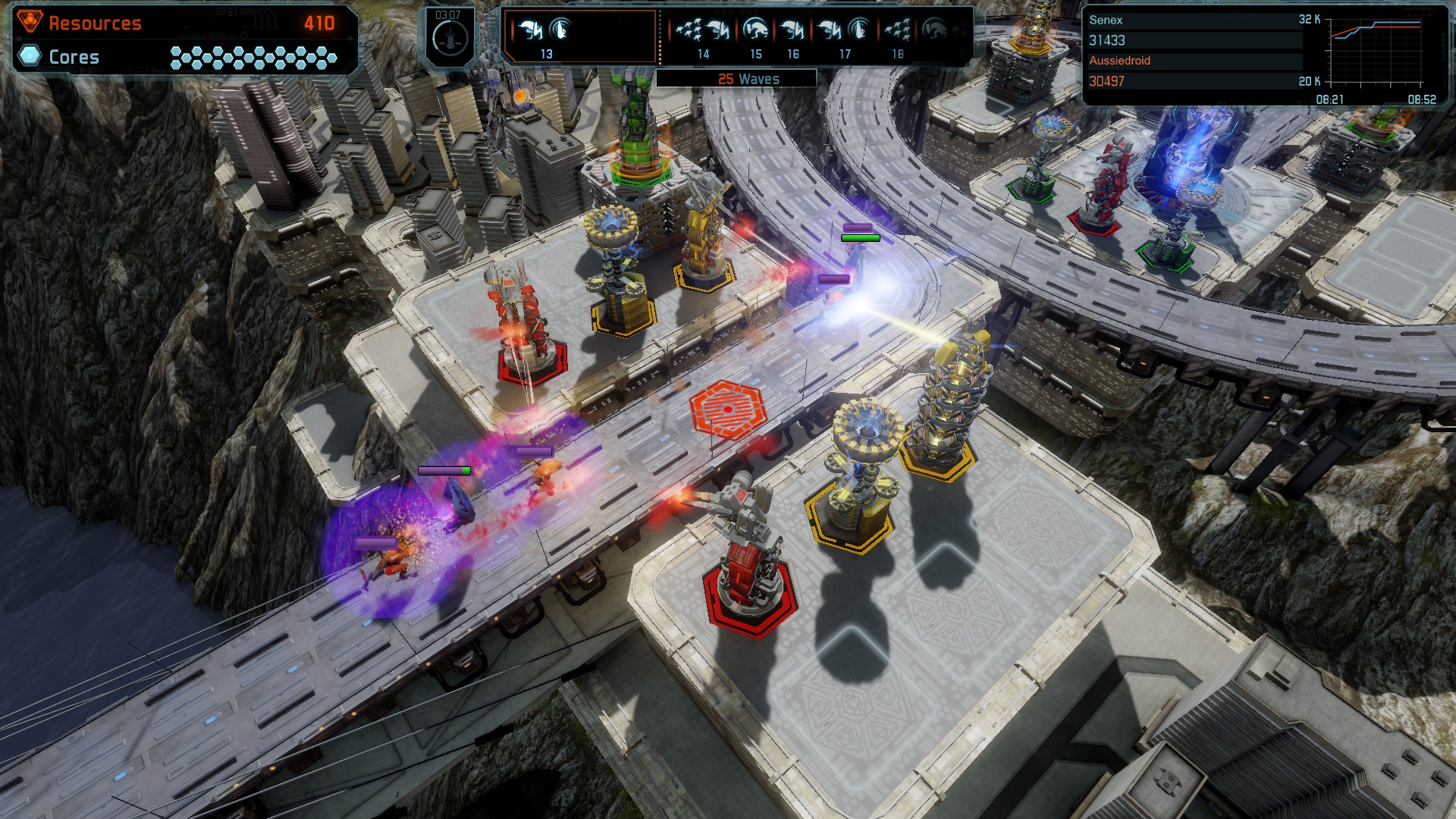Select the current wave 13 panel

click(580, 36)
